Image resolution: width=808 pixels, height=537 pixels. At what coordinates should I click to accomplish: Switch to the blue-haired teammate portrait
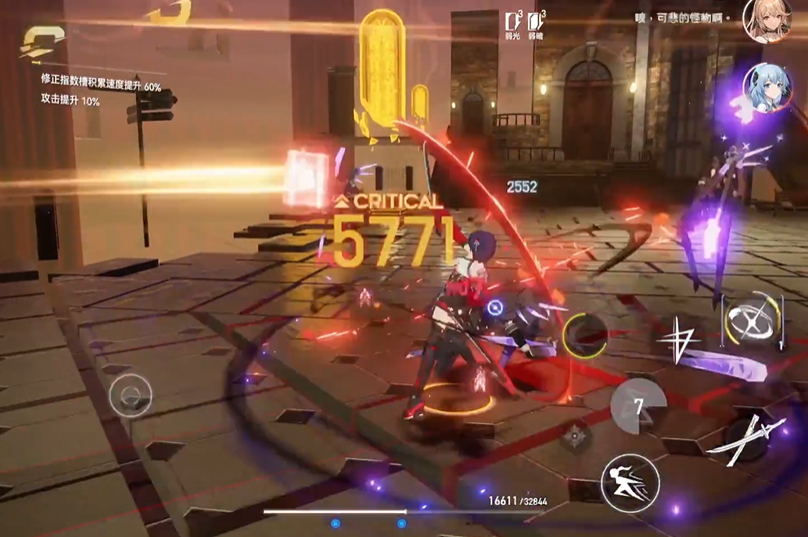point(765,90)
